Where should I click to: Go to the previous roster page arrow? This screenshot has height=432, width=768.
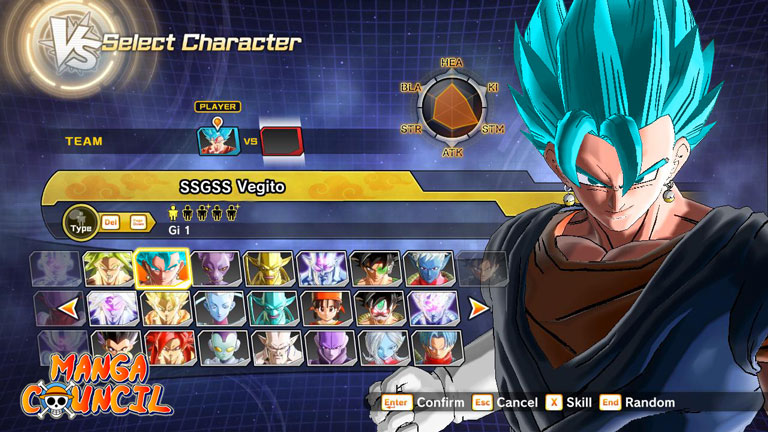[68, 308]
